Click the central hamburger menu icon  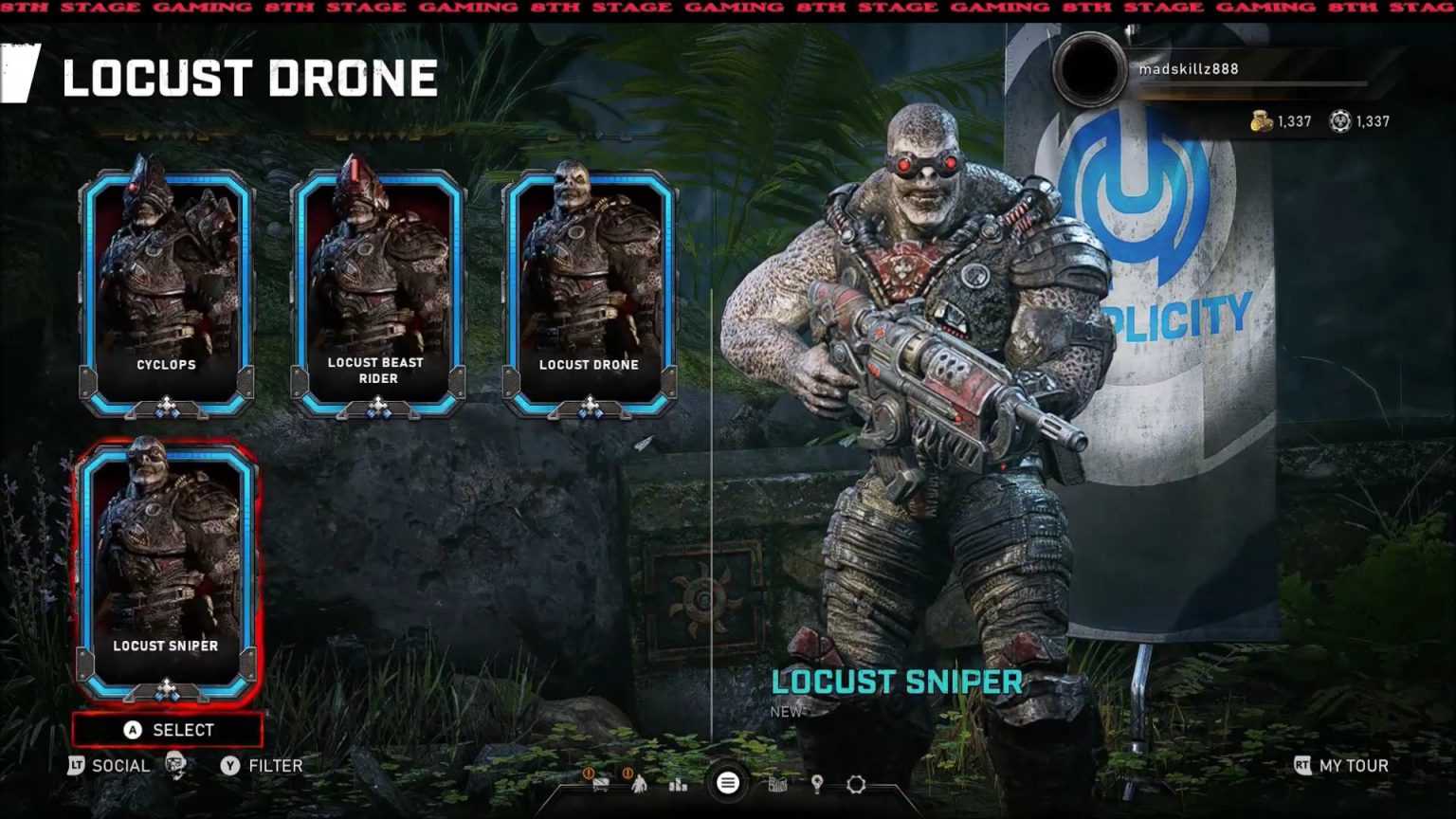tap(726, 783)
